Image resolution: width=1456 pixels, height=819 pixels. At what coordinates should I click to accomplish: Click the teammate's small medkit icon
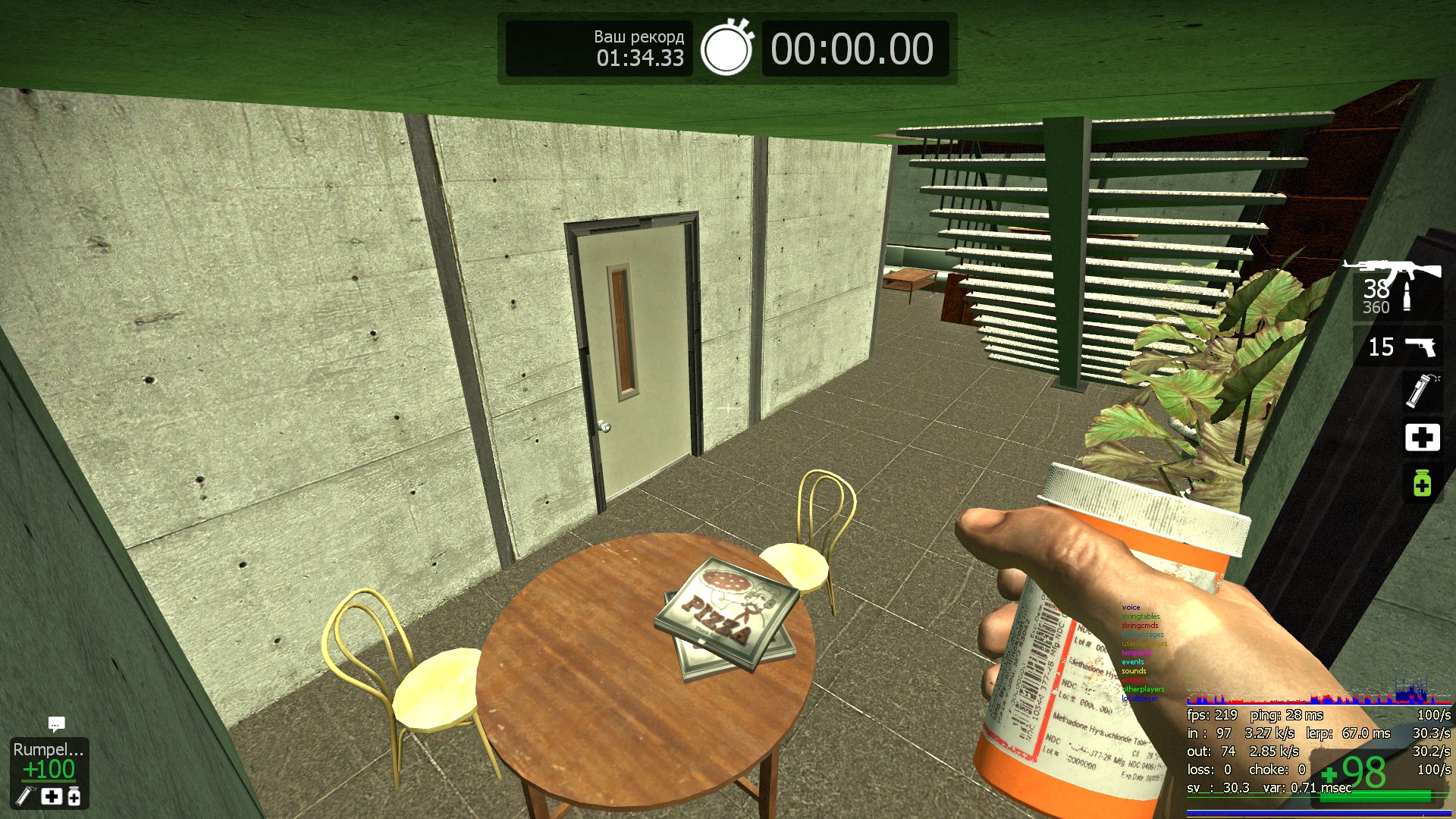click(51, 795)
